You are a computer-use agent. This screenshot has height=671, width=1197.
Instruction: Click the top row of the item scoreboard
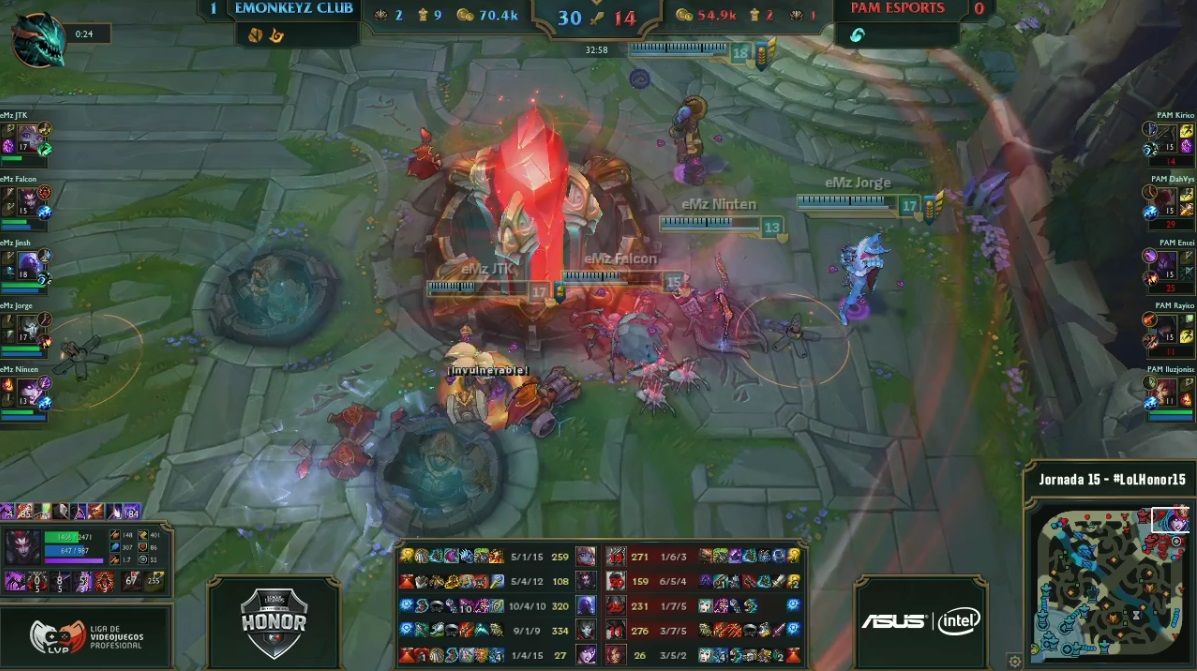[600, 555]
